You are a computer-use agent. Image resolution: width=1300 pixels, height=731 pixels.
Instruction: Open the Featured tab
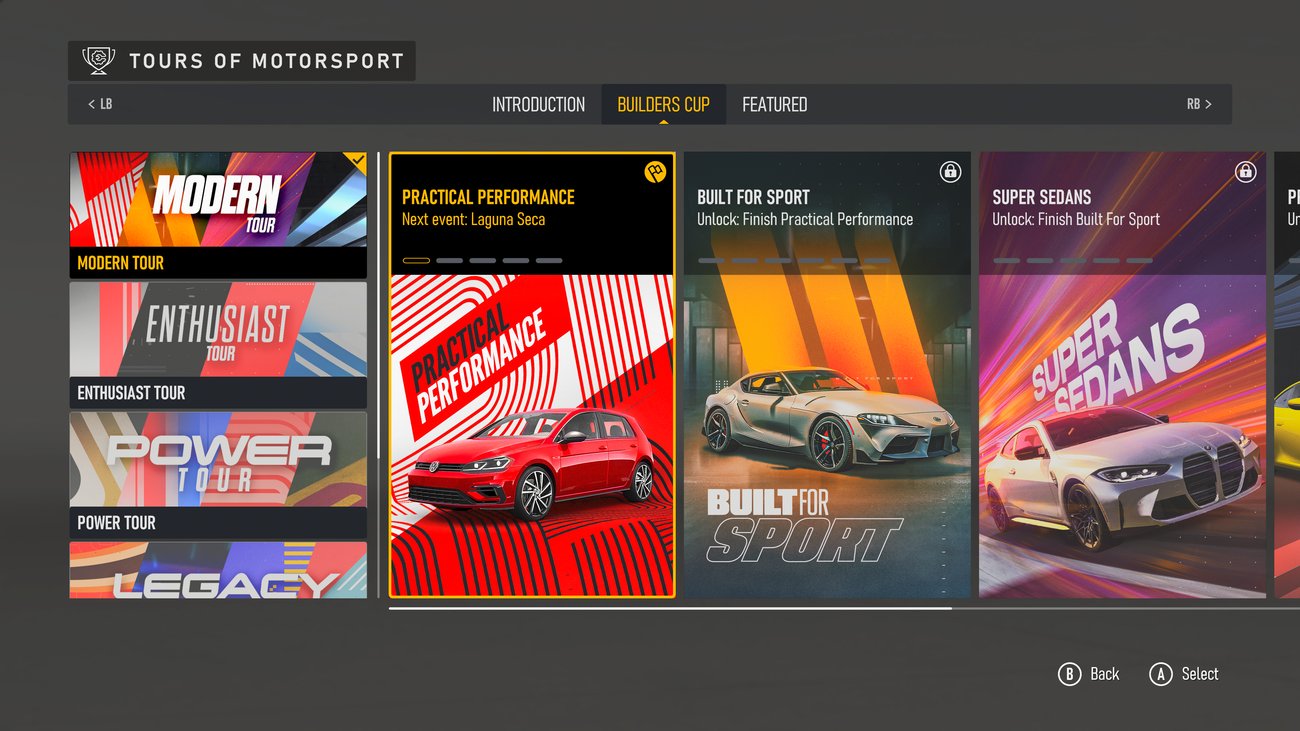pos(773,103)
